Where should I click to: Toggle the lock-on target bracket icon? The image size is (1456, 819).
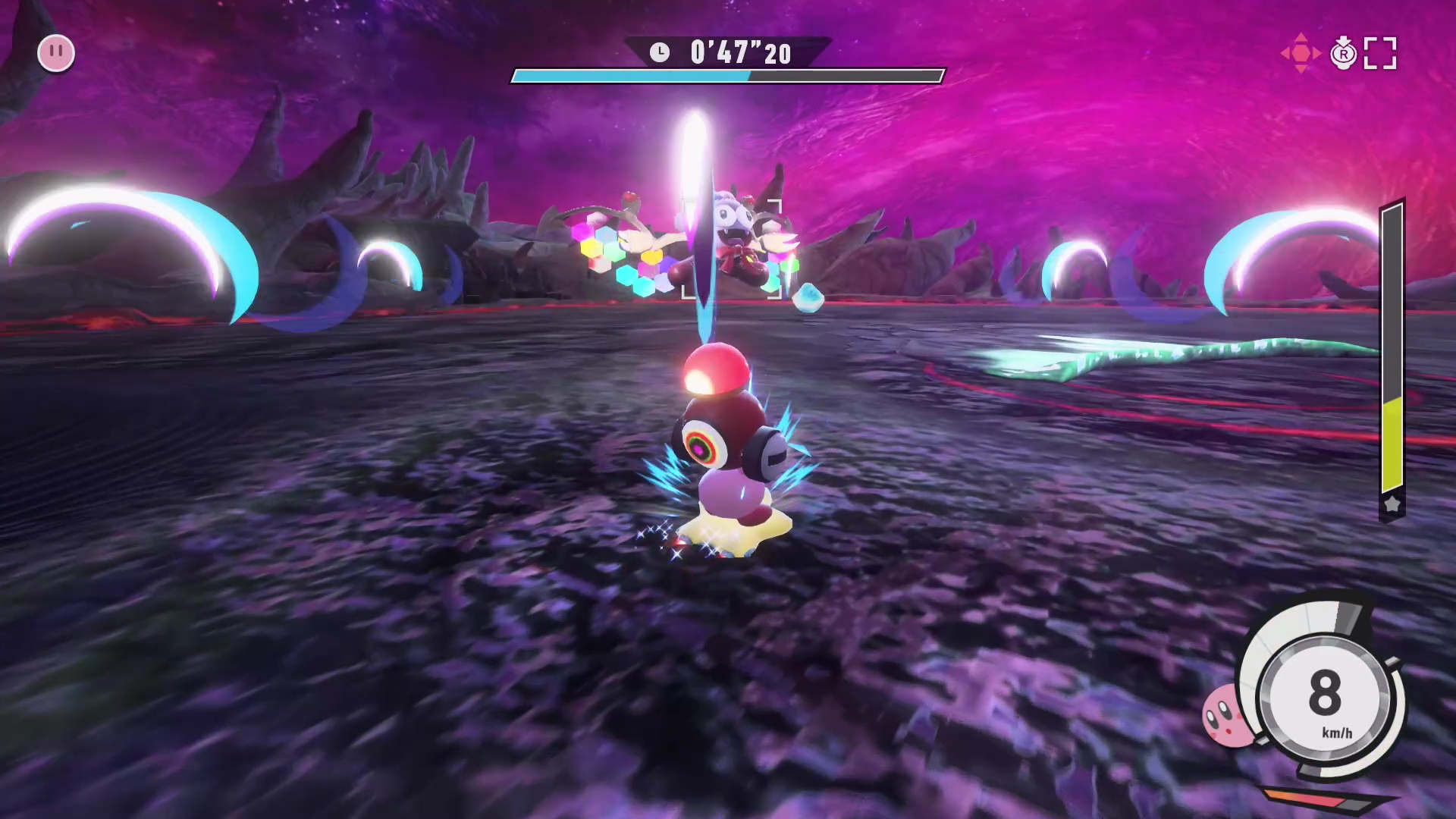(x=1379, y=54)
